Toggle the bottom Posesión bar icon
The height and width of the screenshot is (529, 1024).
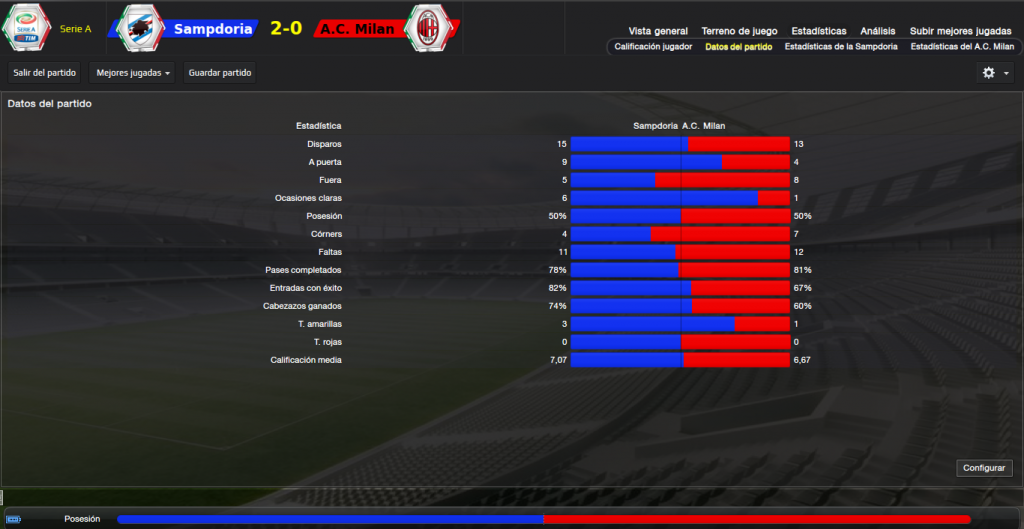pyautogui.click(x=13, y=519)
